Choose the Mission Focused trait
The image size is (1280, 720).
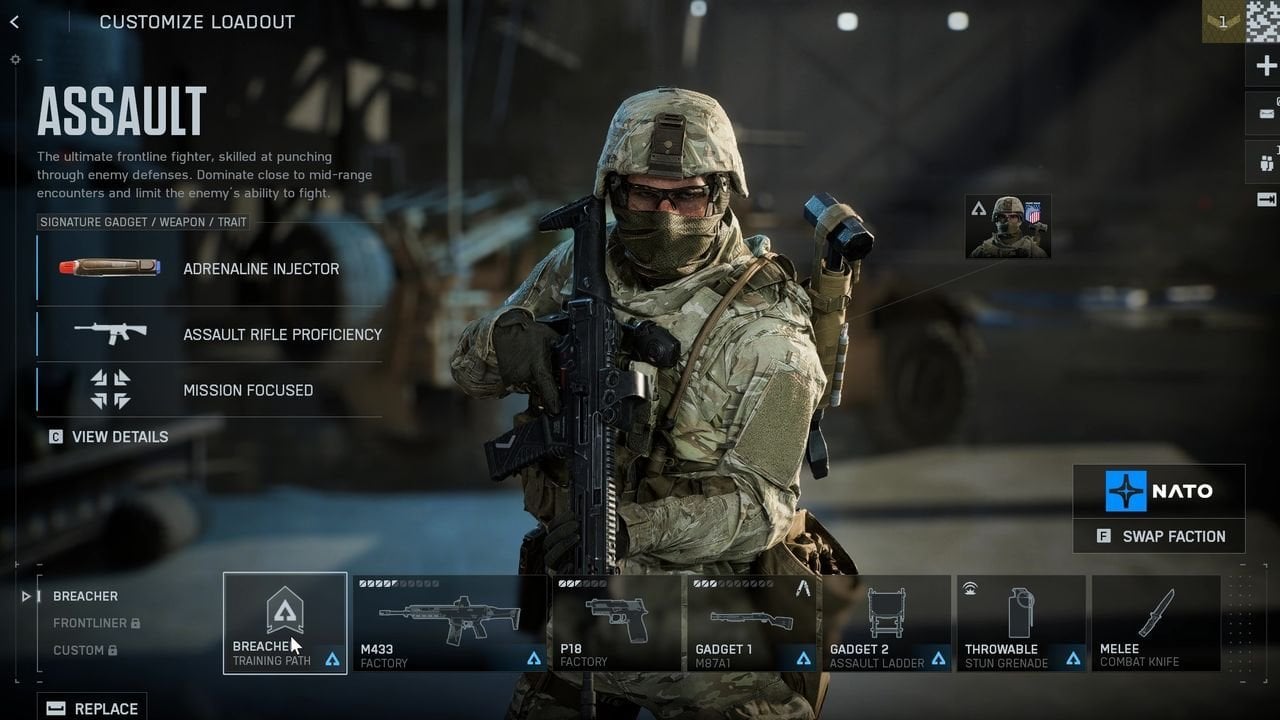pos(210,390)
